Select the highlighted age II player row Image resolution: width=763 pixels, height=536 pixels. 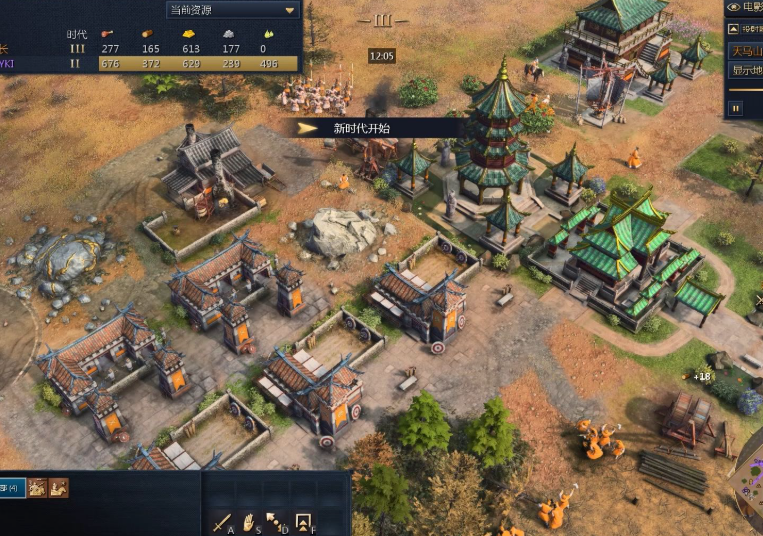150,64
